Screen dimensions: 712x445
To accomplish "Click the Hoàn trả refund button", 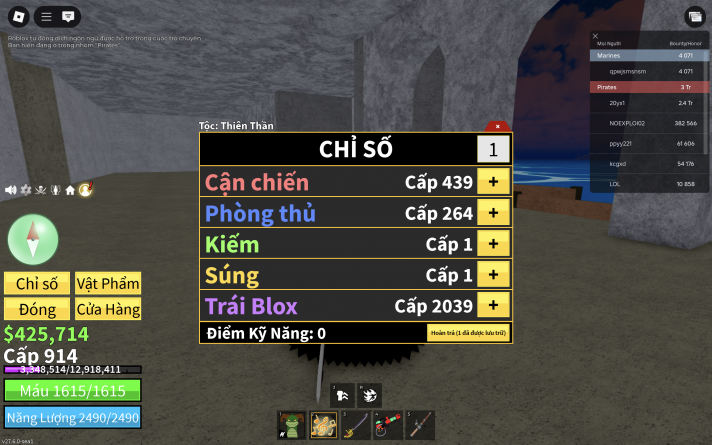I will tap(468, 333).
